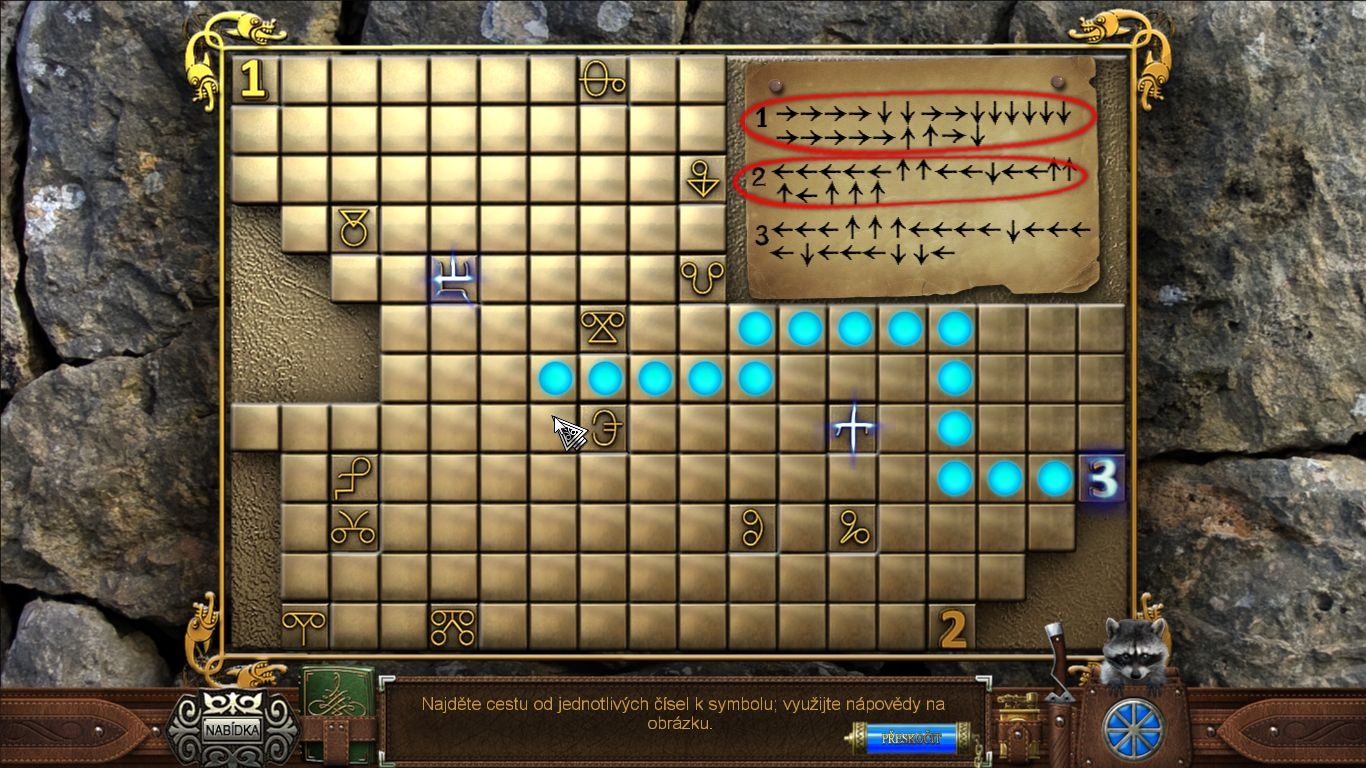Select the tile numbered 2
The height and width of the screenshot is (768, 1366).
point(953,629)
